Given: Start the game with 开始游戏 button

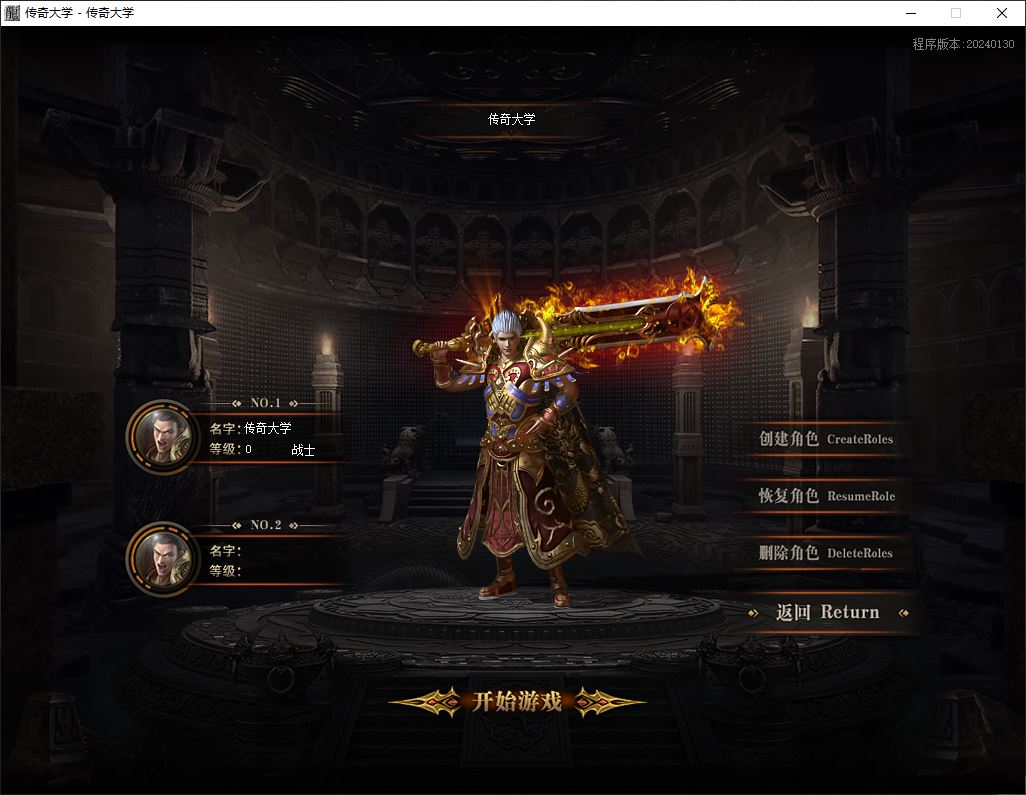Looking at the screenshot, I should coord(517,701).
